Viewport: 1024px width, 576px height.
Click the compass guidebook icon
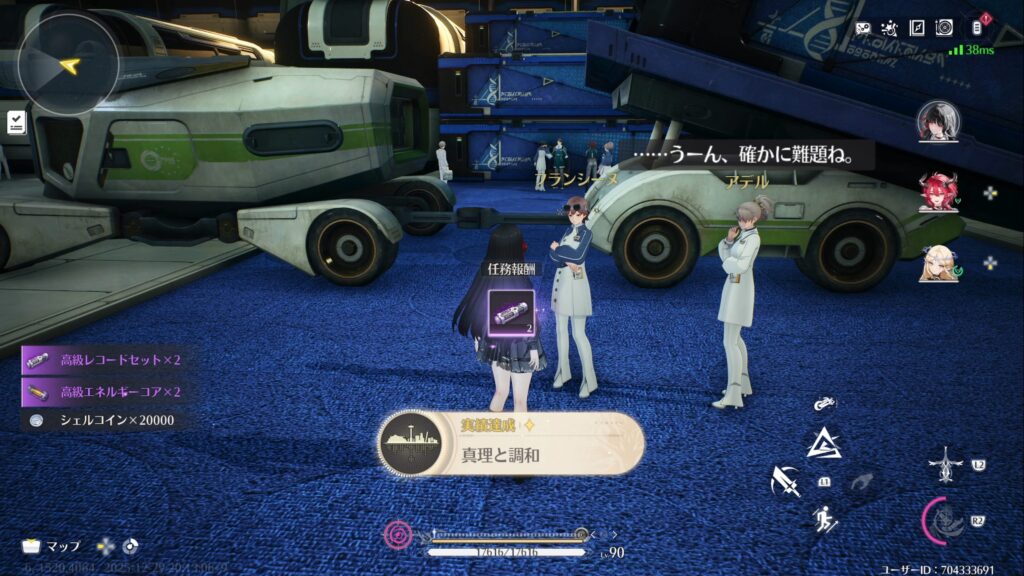pos(916,28)
